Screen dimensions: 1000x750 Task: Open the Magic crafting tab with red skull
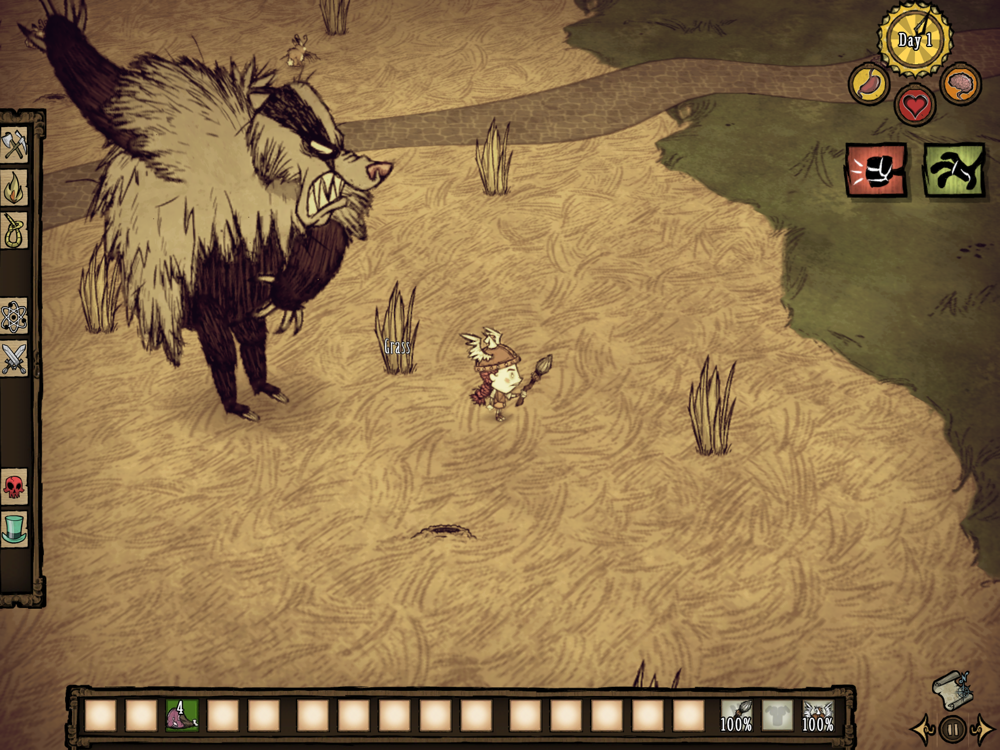pos(15,487)
